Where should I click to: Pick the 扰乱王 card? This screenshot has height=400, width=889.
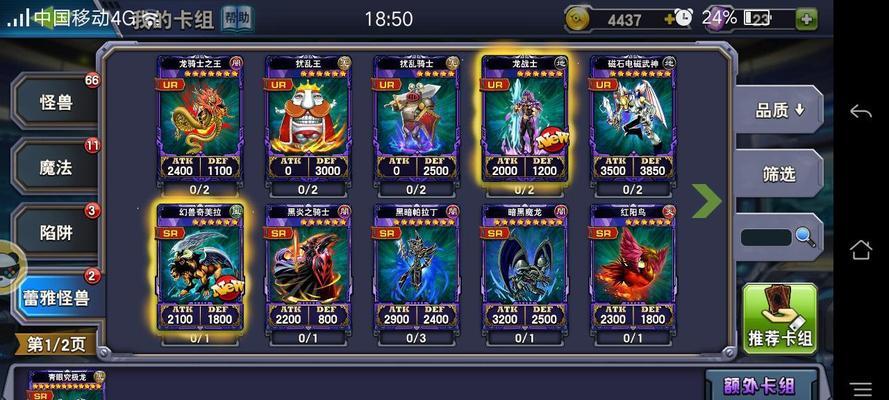click(308, 120)
